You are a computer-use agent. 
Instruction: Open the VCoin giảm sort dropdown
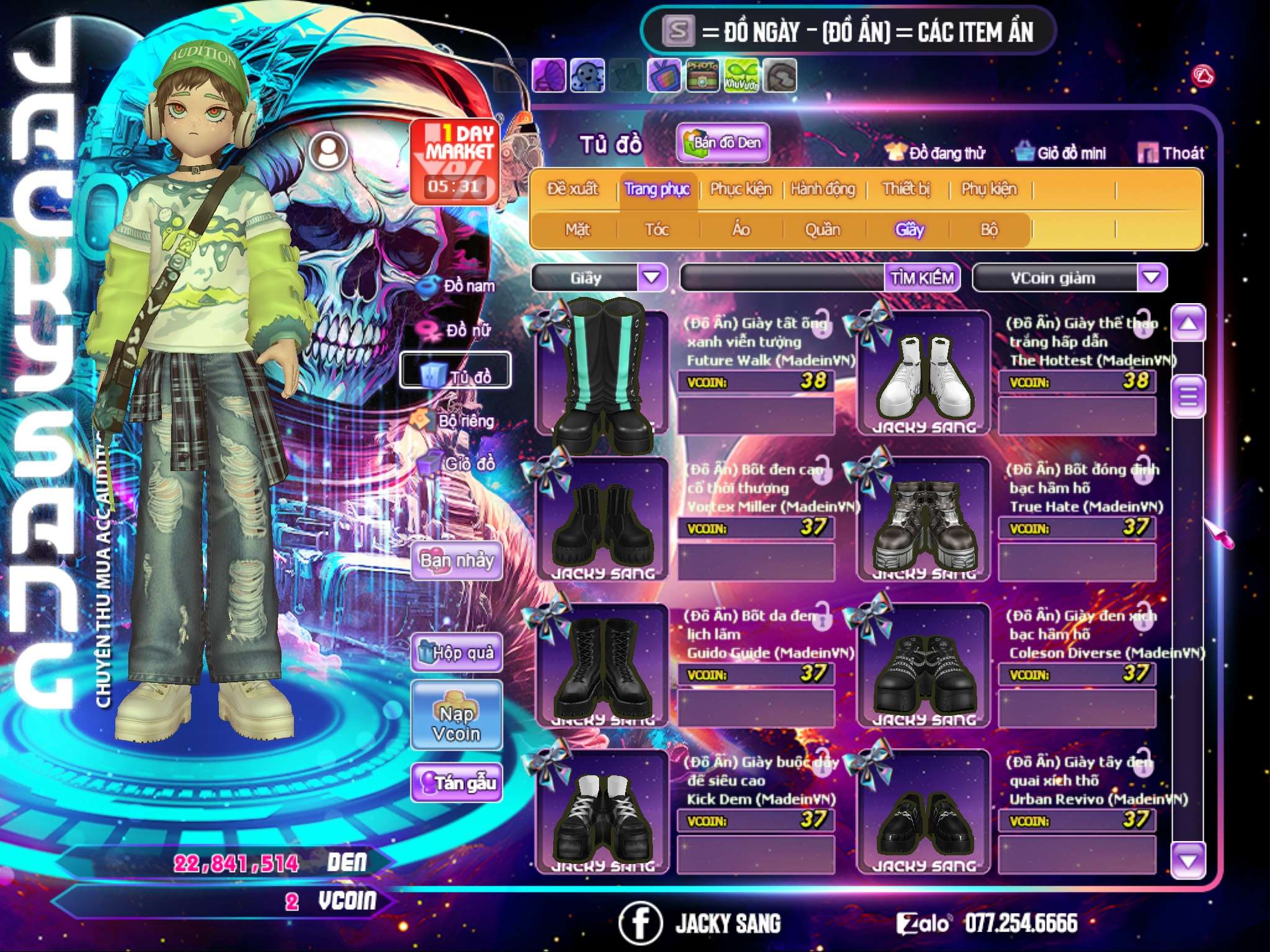[x=1151, y=278]
